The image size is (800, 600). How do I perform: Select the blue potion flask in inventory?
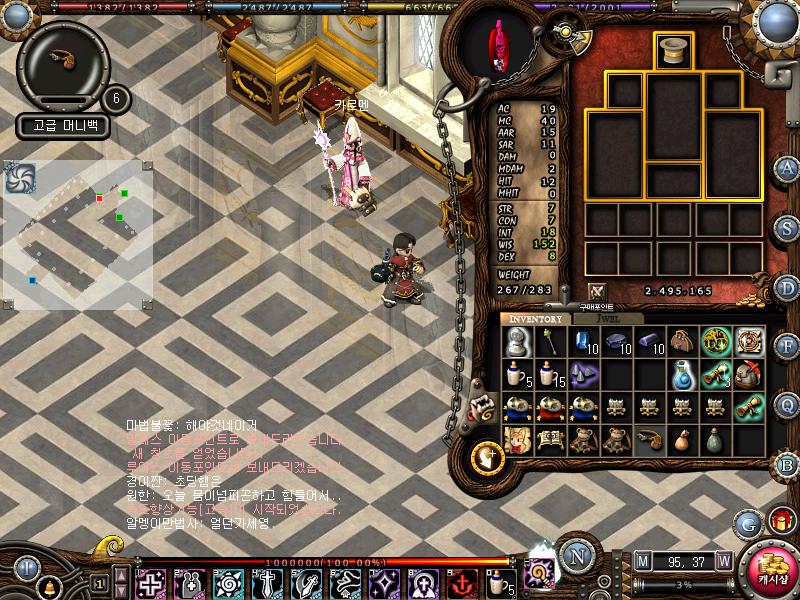683,375
